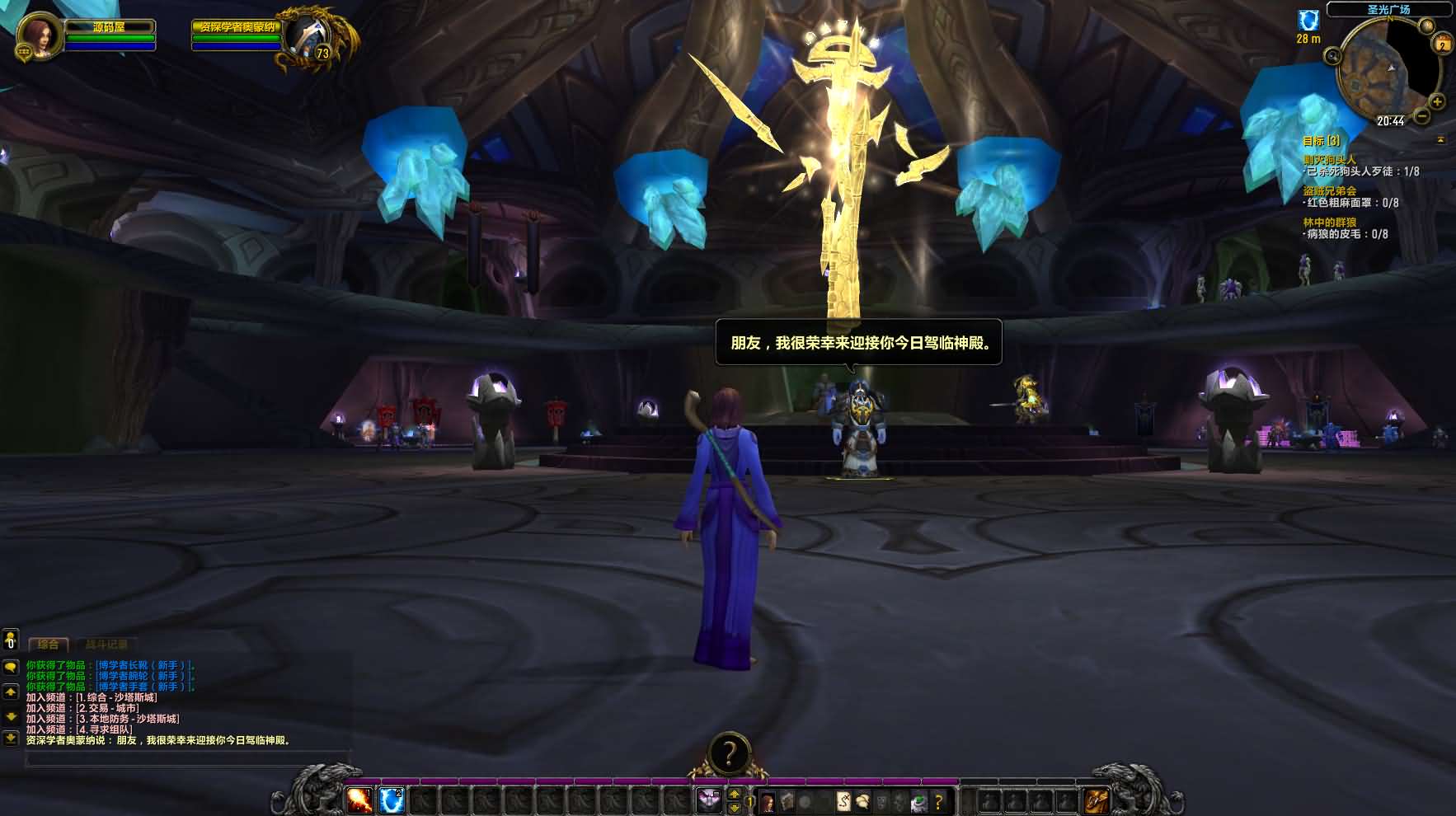Zoom out on the minimap
Screen dimensions: 1456x816
coord(1422,116)
